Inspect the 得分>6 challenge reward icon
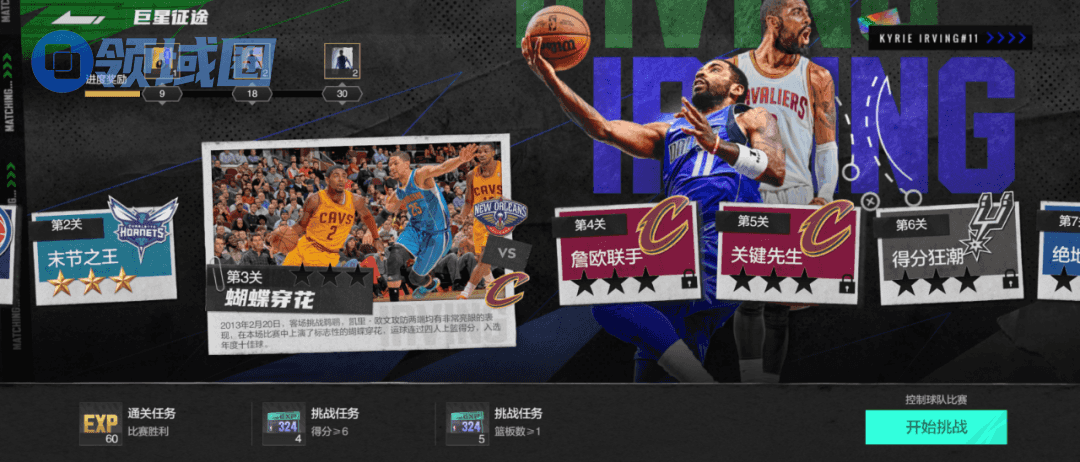The width and height of the screenshot is (1080, 462). click(x=283, y=424)
